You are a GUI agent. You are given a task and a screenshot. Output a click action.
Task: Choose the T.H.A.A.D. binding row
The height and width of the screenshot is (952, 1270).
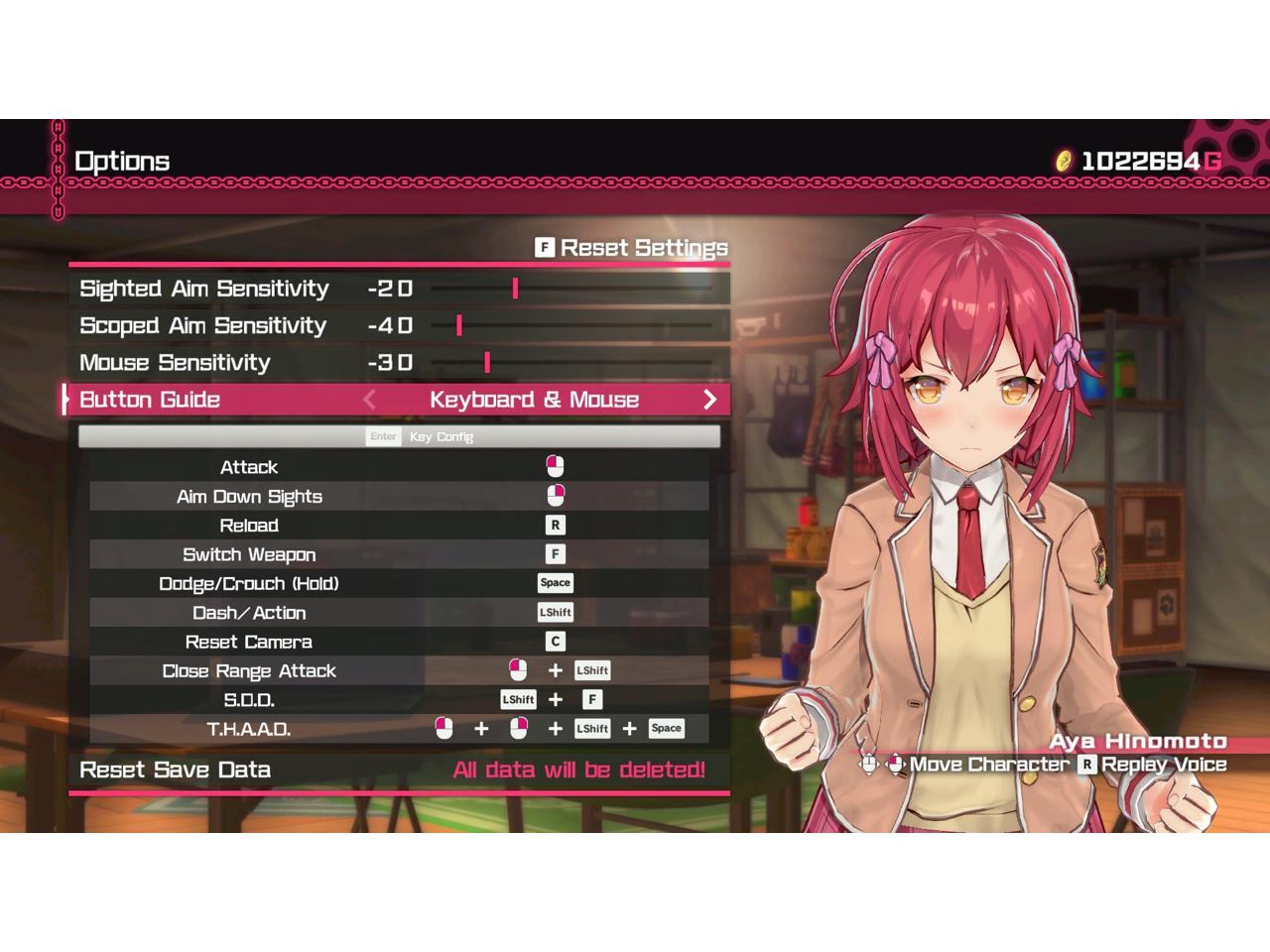pyautogui.click(x=399, y=729)
